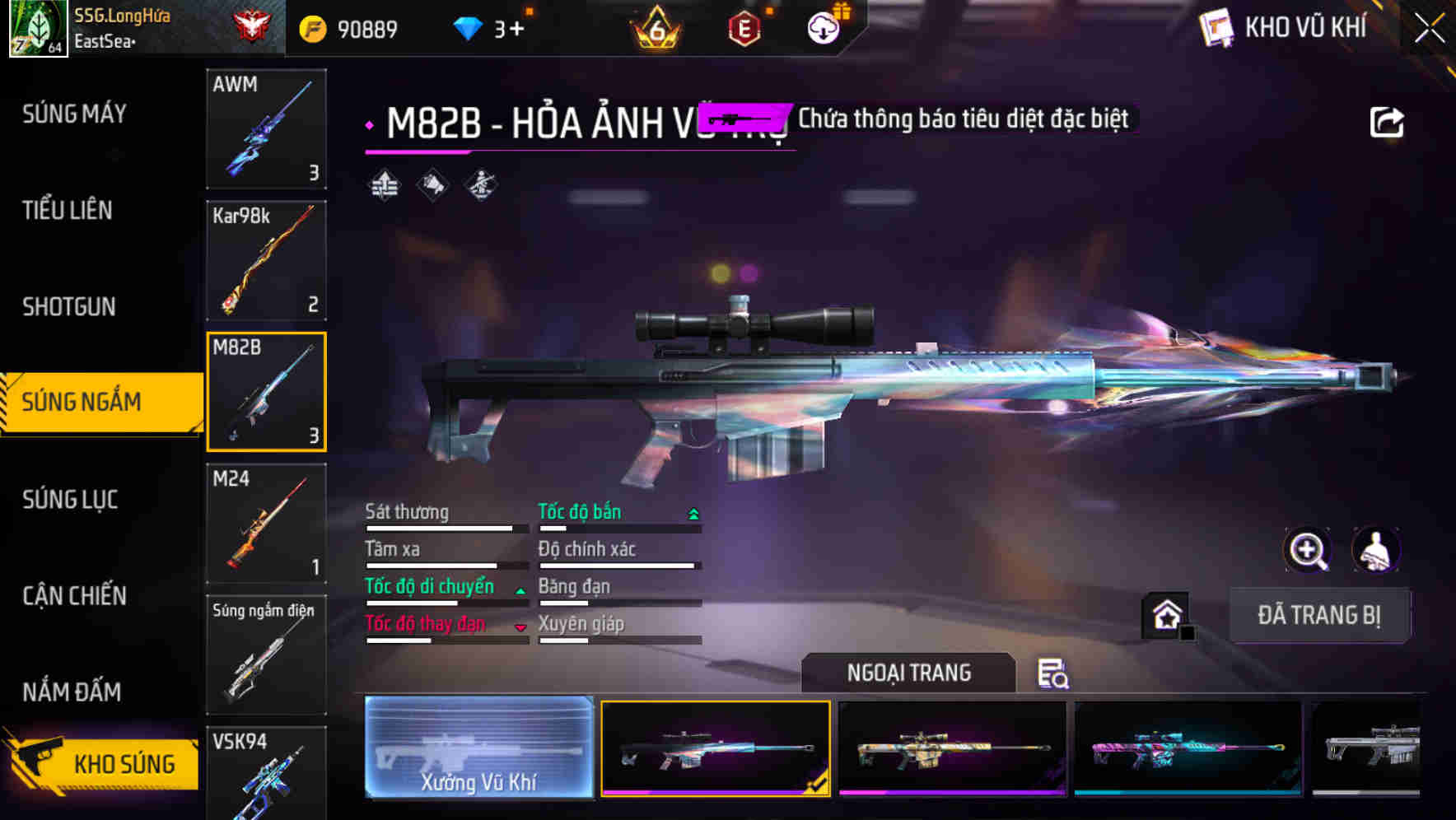The image size is (1456, 820).
Task: Click the Đã Trang Bị button
Action: coord(1319,616)
